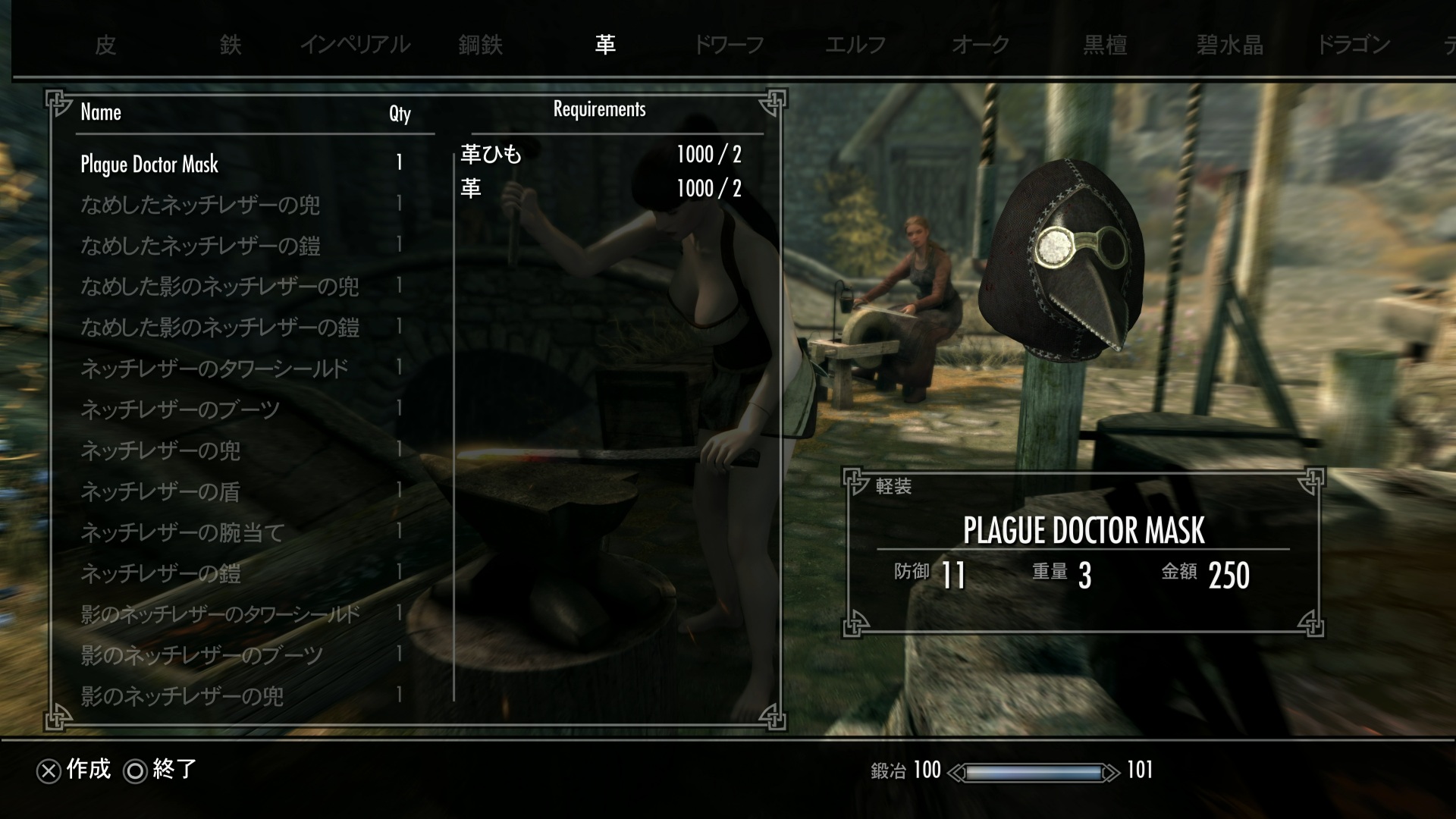Select the ネッチレザーのブーツ recipe row
Viewport: 1456px width, 819px height.
(x=180, y=409)
